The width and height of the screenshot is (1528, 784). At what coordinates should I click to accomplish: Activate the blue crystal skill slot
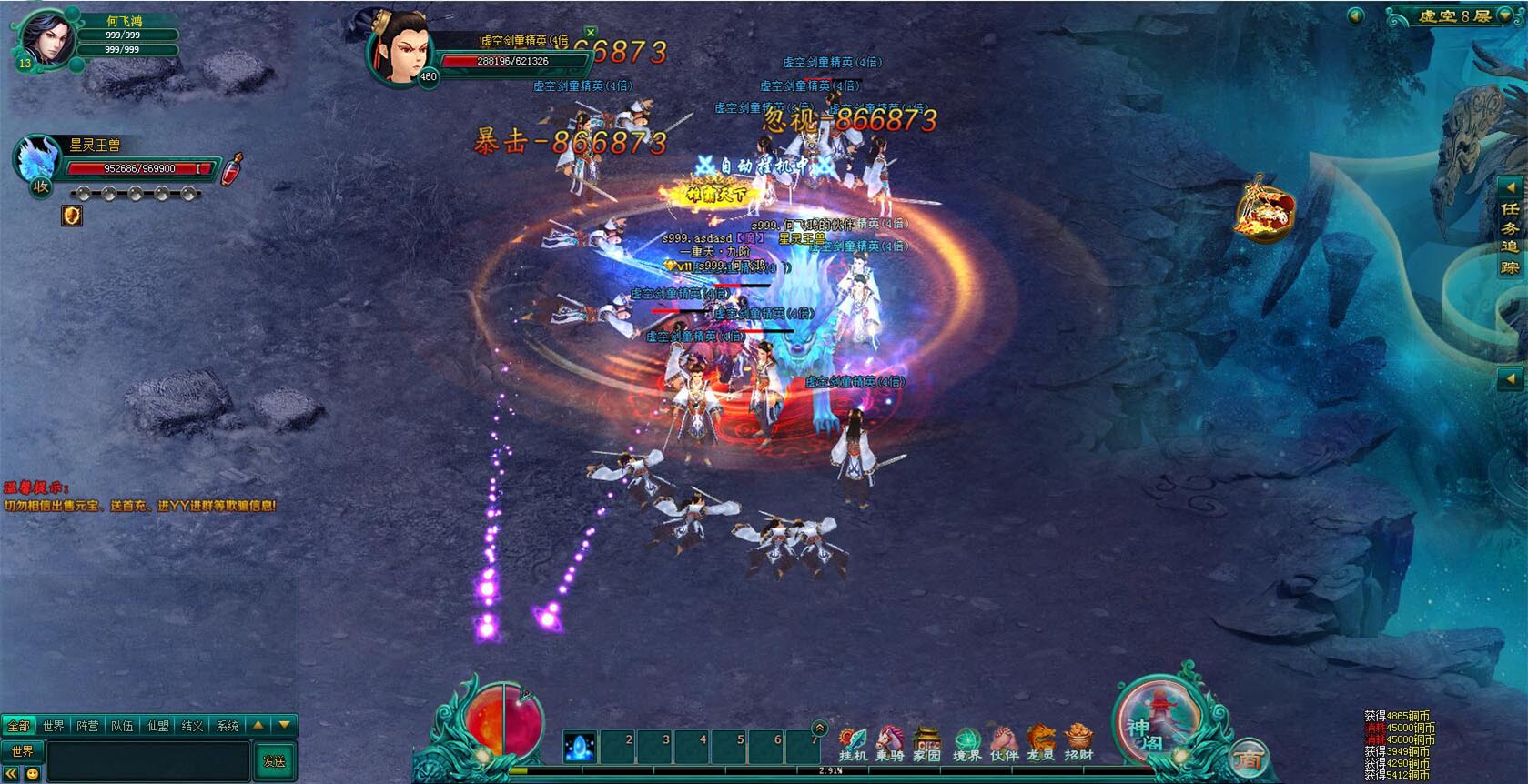[580, 748]
